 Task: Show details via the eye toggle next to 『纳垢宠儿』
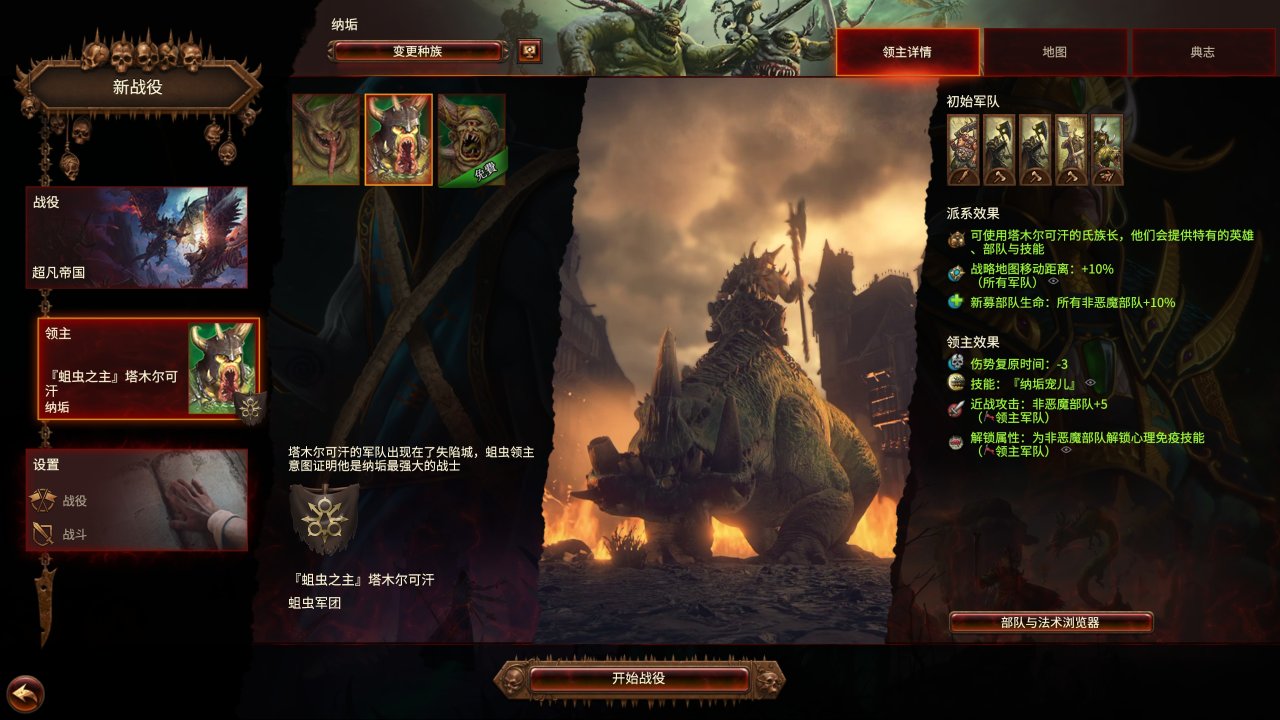pyautogui.click(x=1090, y=382)
